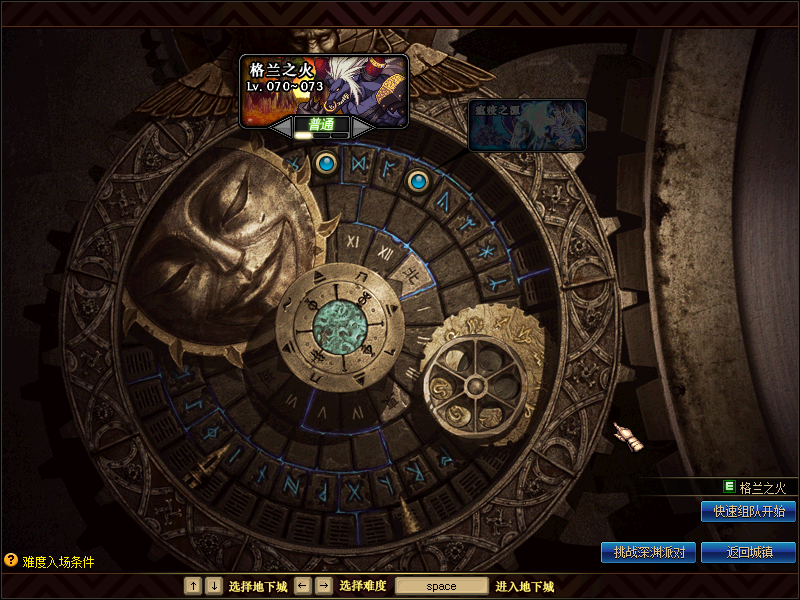This screenshot has width=800, height=600.
Task: Show the 难度入场条件 entry requirements help
Action: (50, 561)
